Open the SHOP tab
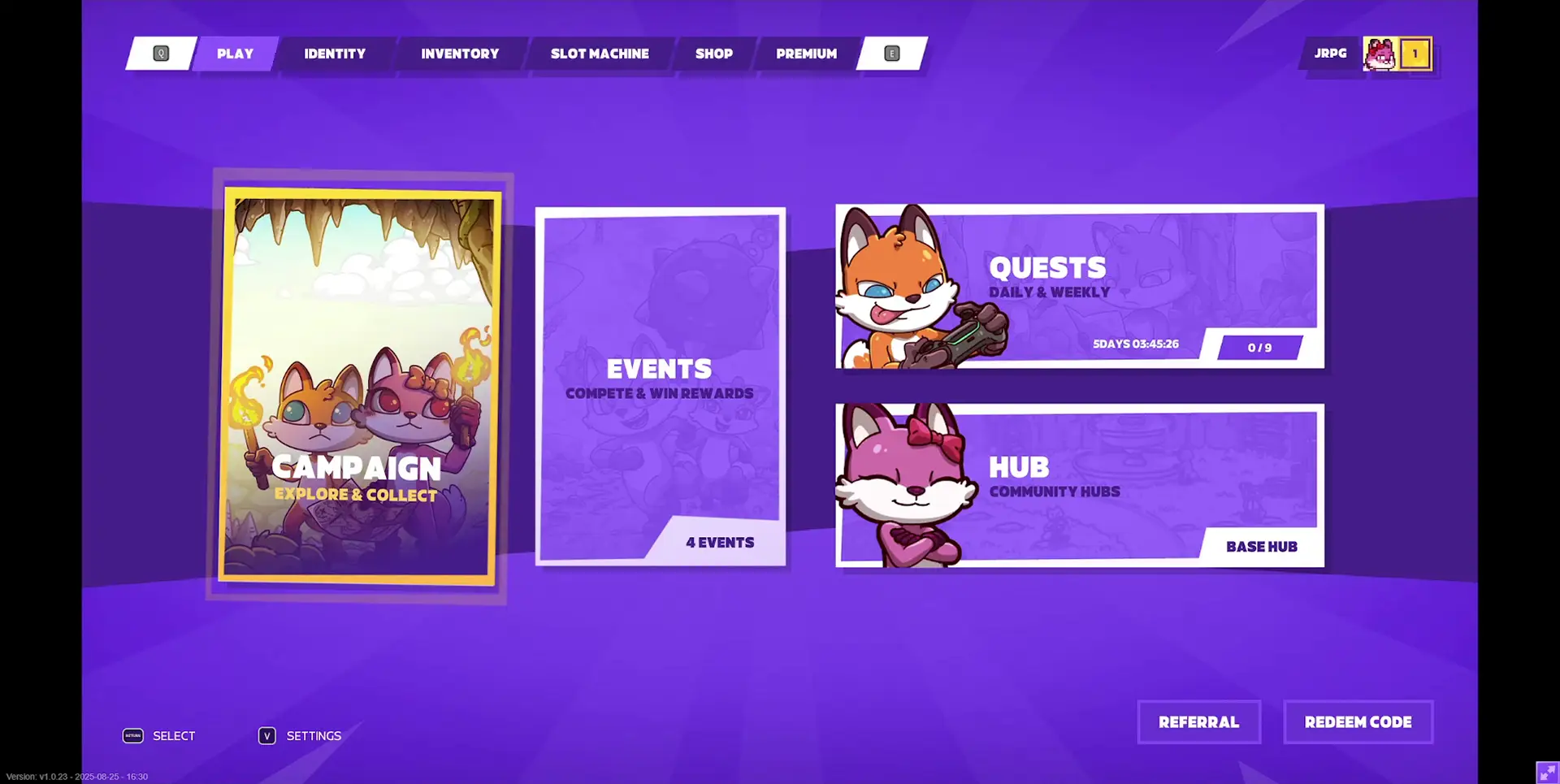Viewport: 1560px width, 784px height. click(x=713, y=54)
